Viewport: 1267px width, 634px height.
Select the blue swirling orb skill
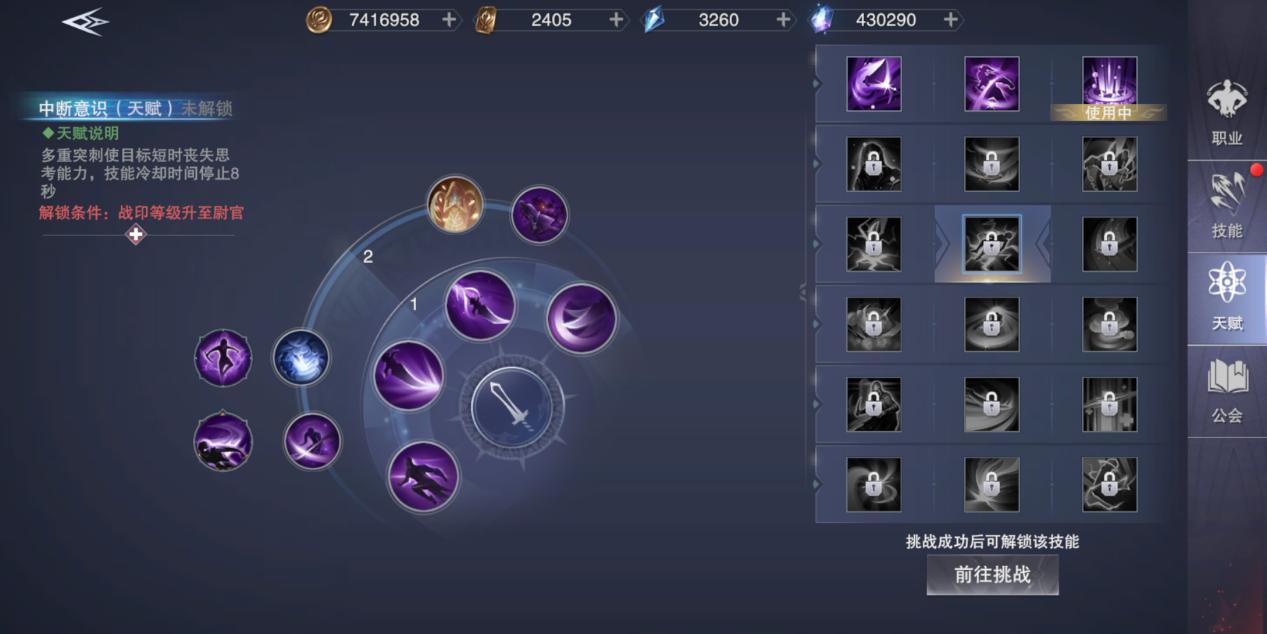click(x=301, y=357)
